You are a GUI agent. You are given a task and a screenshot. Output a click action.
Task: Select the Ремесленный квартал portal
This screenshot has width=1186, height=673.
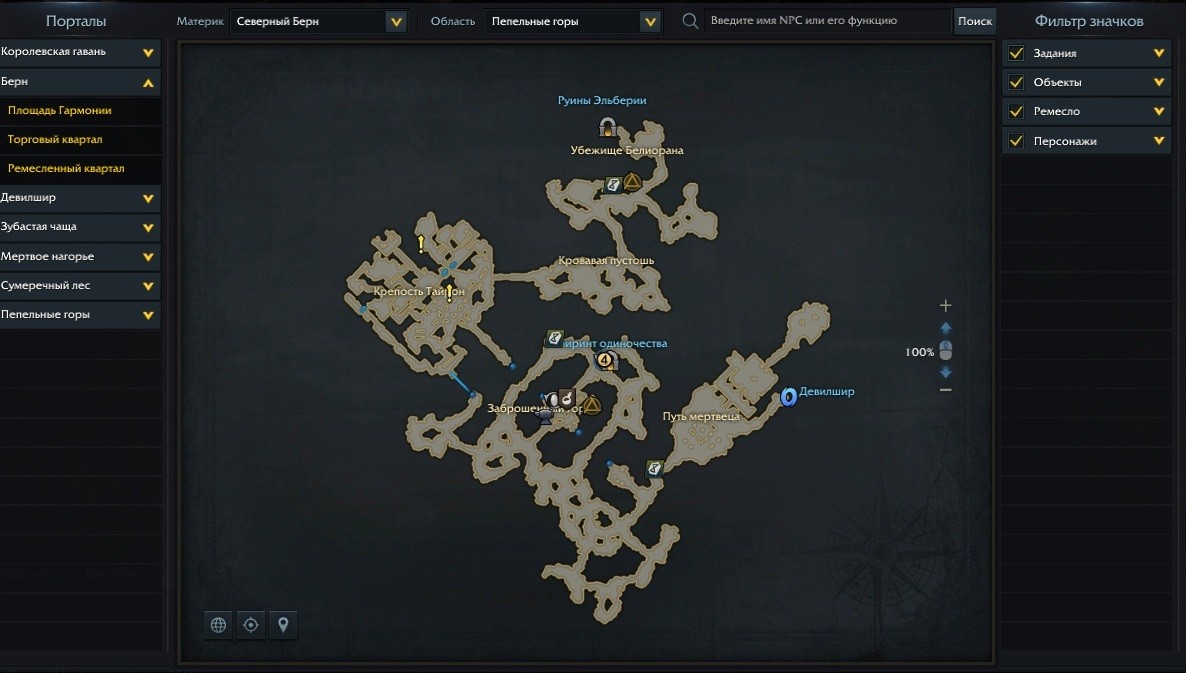(x=66, y=169)
